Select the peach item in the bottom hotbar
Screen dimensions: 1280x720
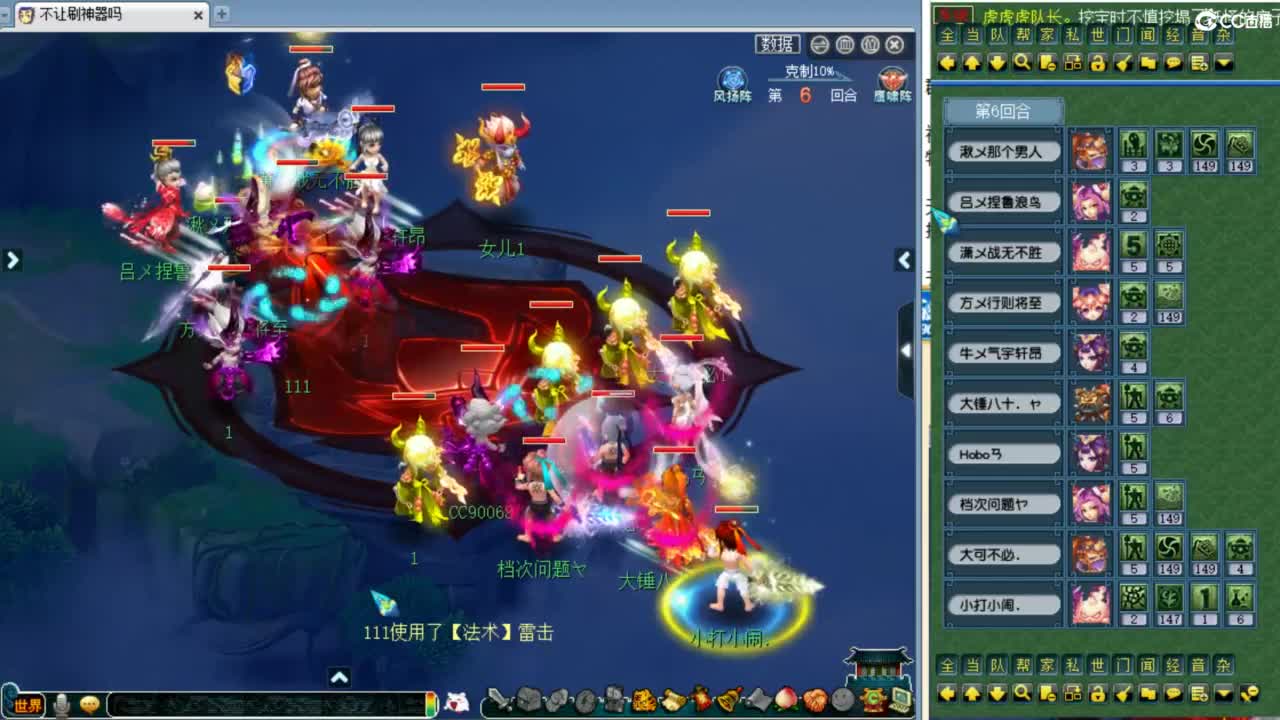pyautogui.click(x=784, y=699)
